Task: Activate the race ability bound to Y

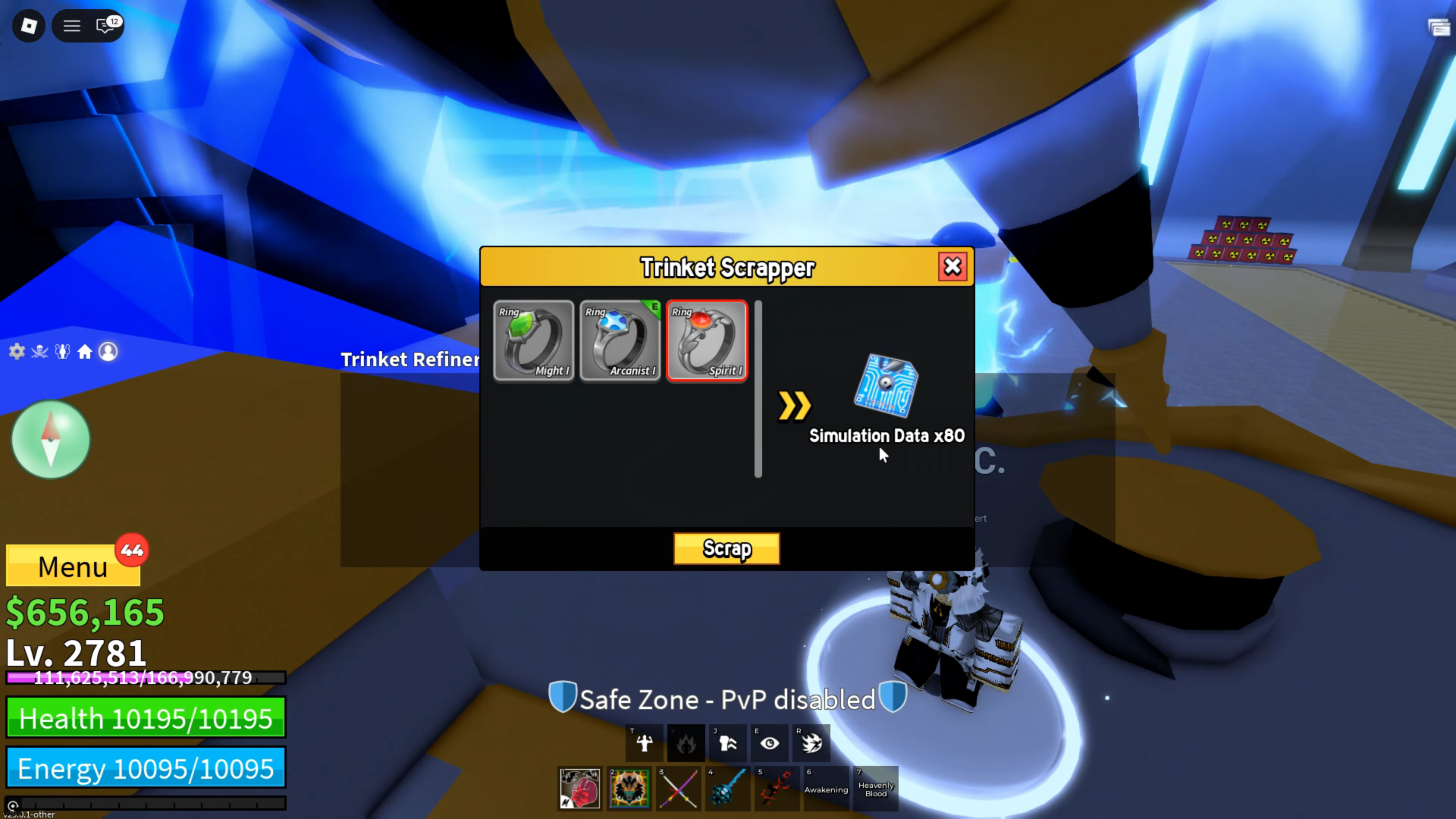Action: pos(686,743)
